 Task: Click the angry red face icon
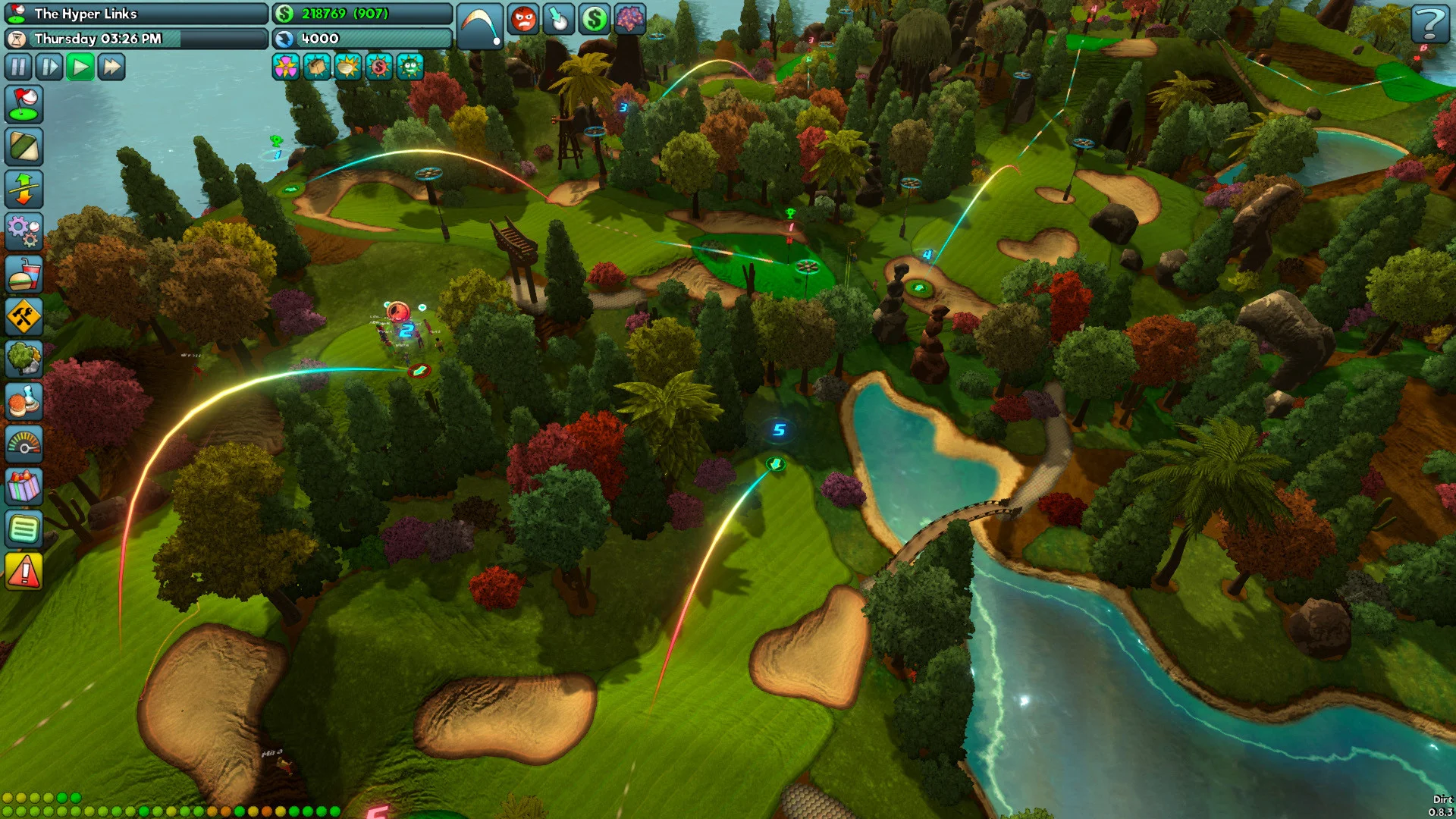click(524, 20)
